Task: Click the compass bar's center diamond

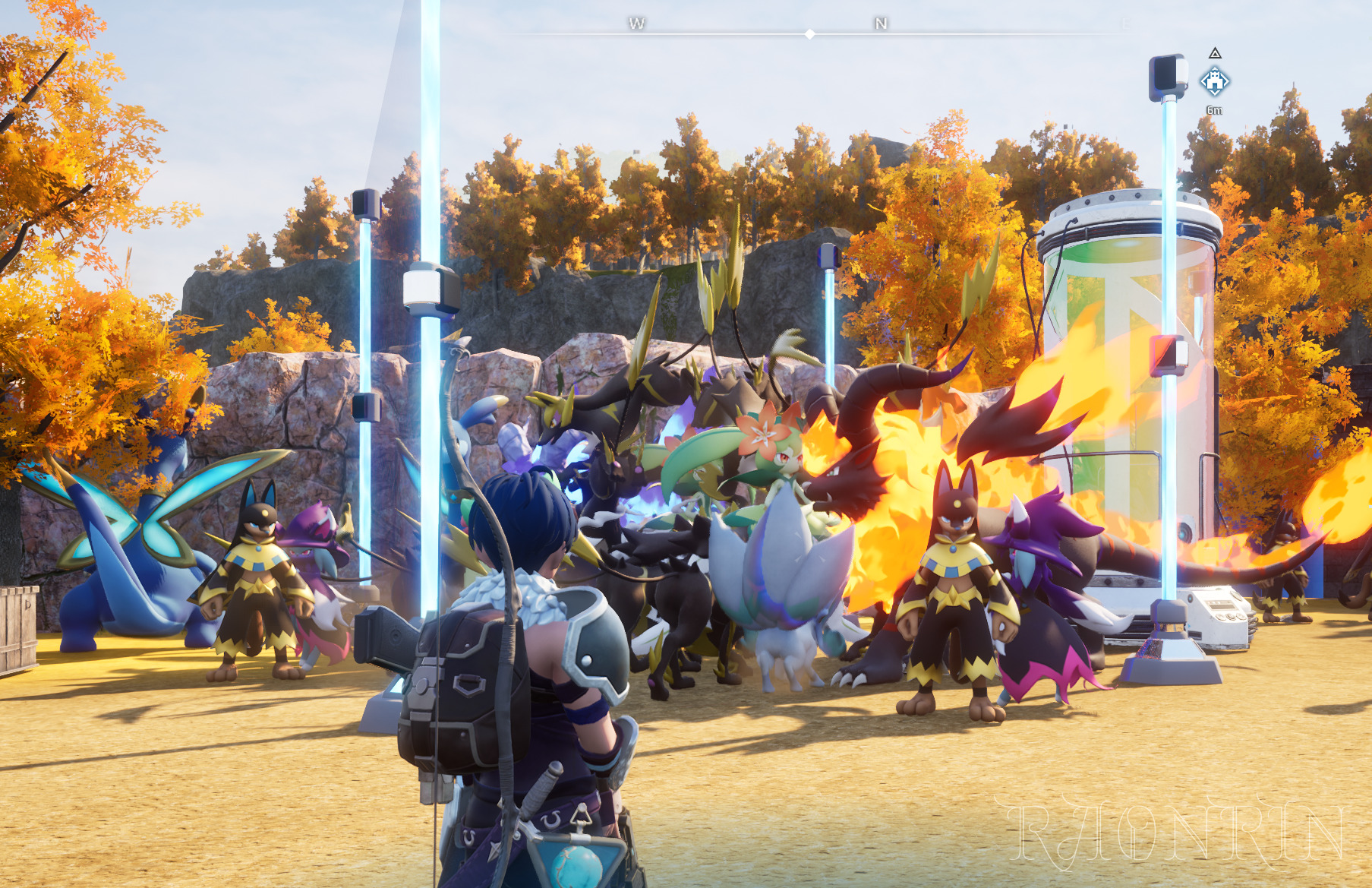Action: (810, 34)
